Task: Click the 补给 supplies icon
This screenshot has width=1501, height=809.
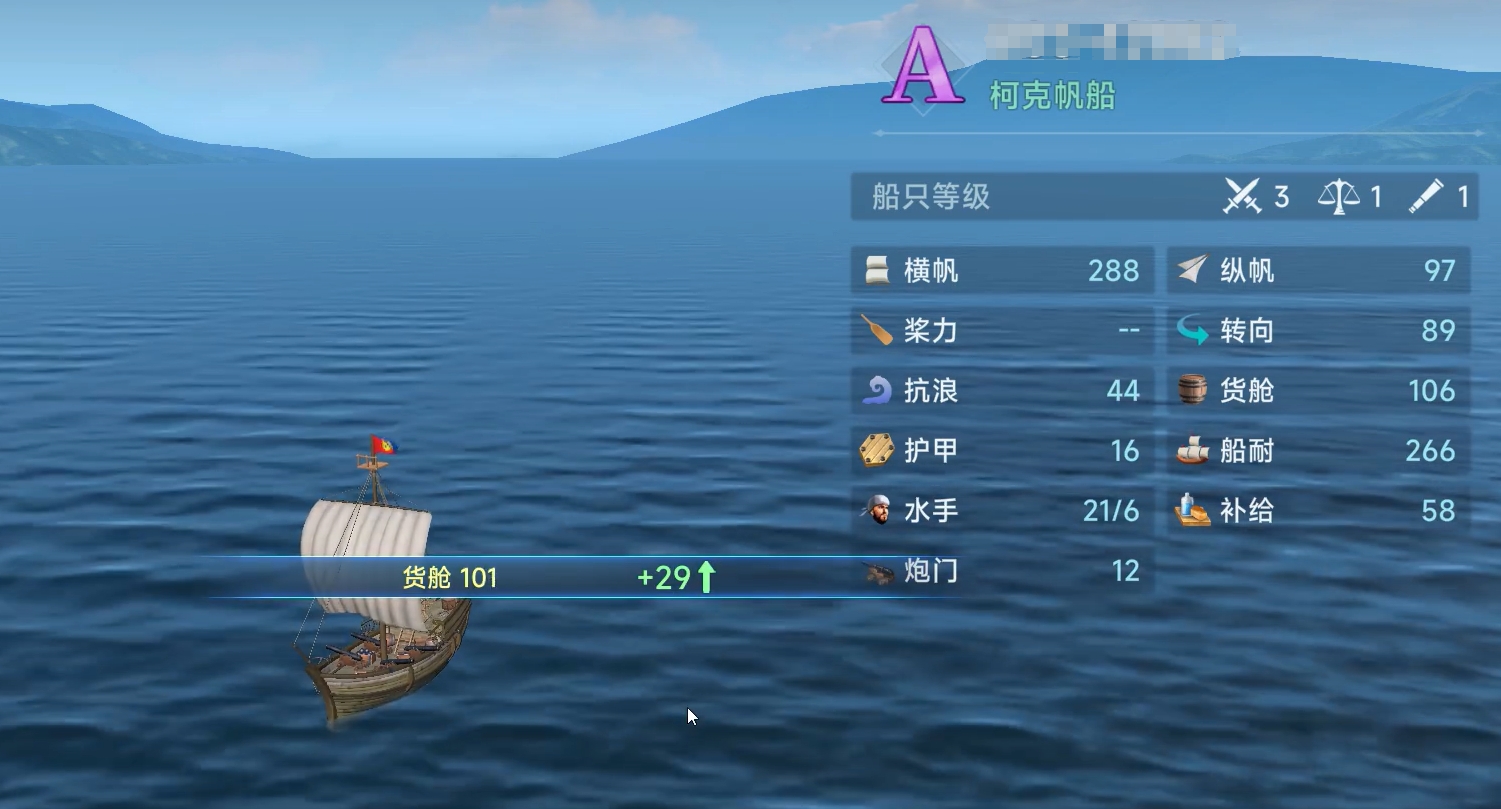Action: (1192, 511)
